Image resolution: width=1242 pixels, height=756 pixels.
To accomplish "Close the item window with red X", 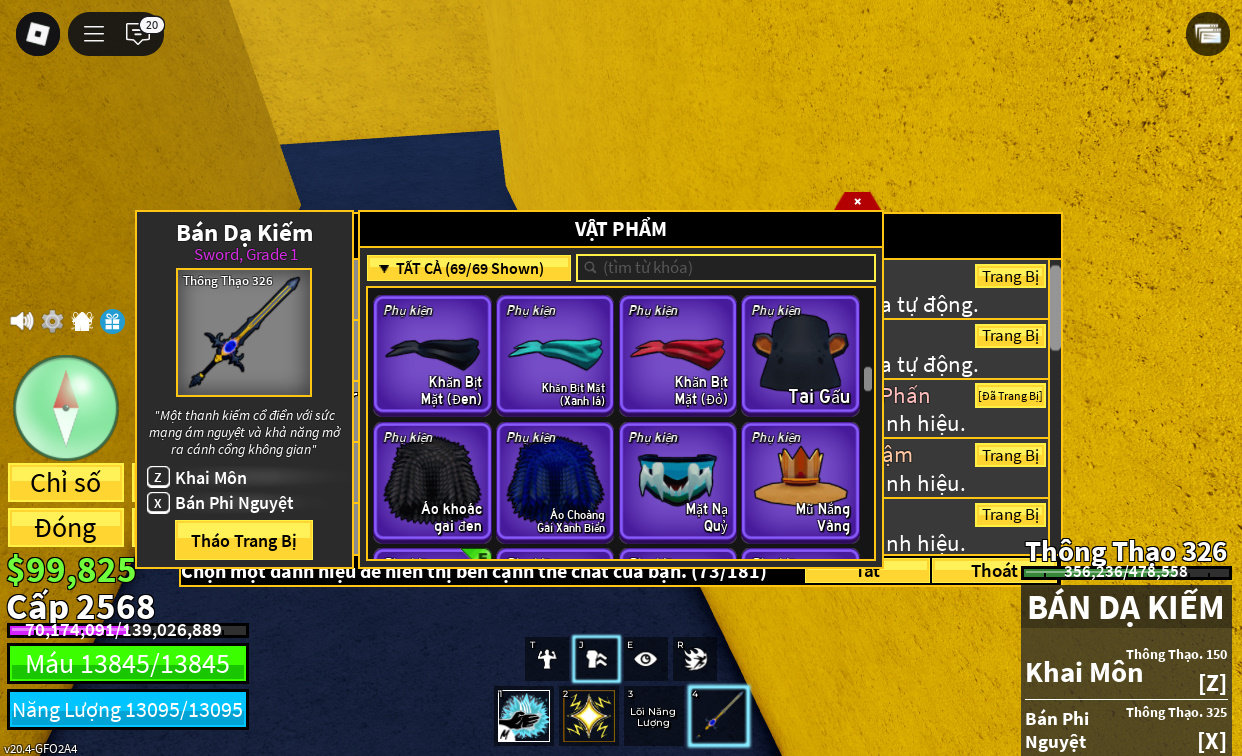I will [857, 201].
